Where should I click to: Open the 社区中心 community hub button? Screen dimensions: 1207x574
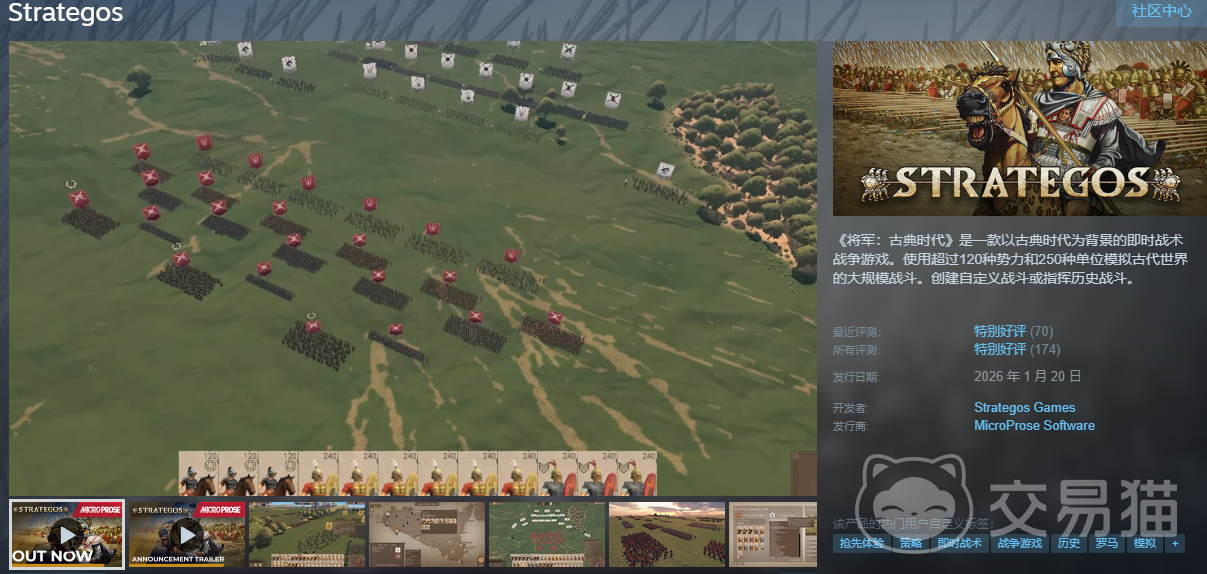coord(1160,12)
